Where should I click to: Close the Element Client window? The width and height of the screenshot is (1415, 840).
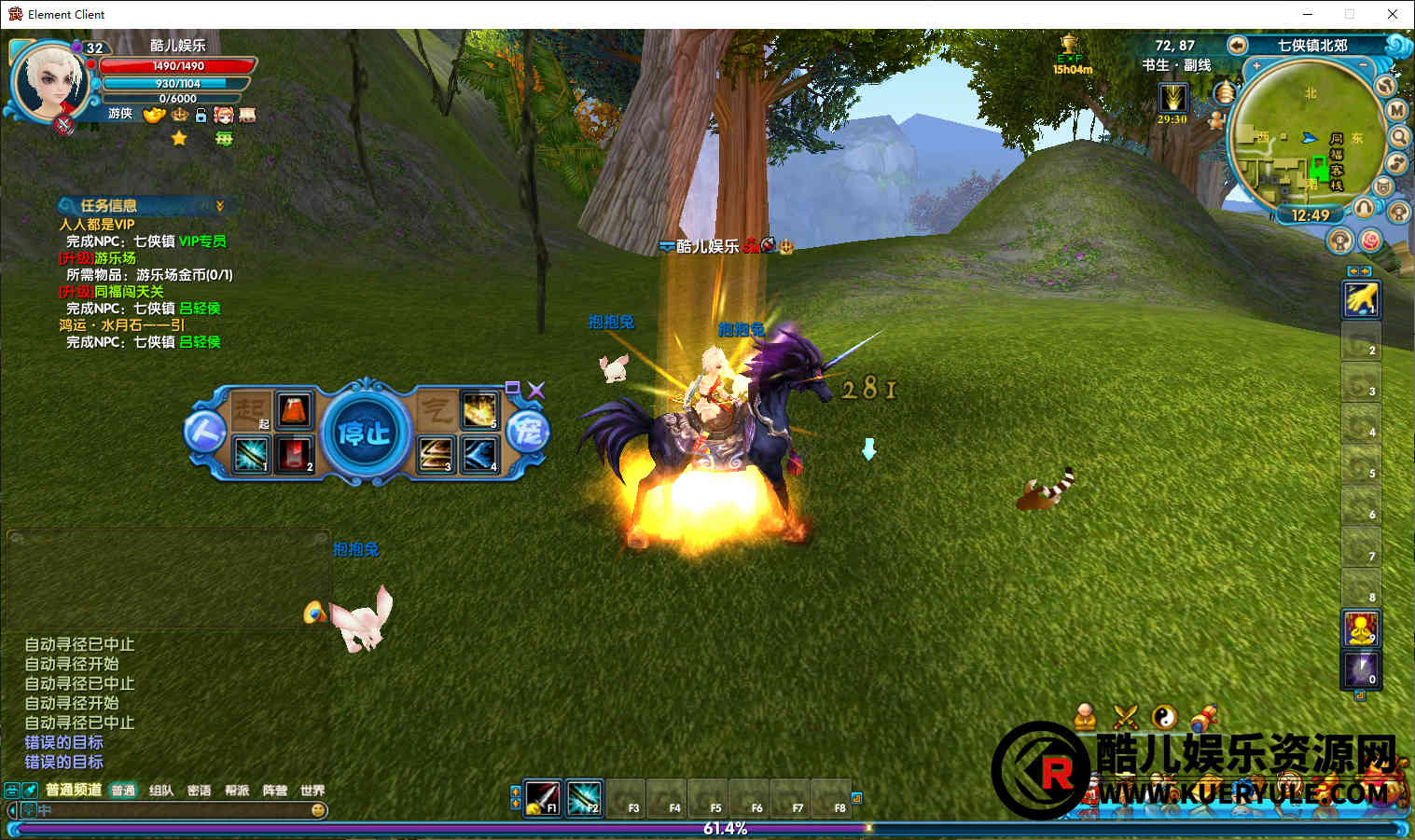coord(1392,14)
